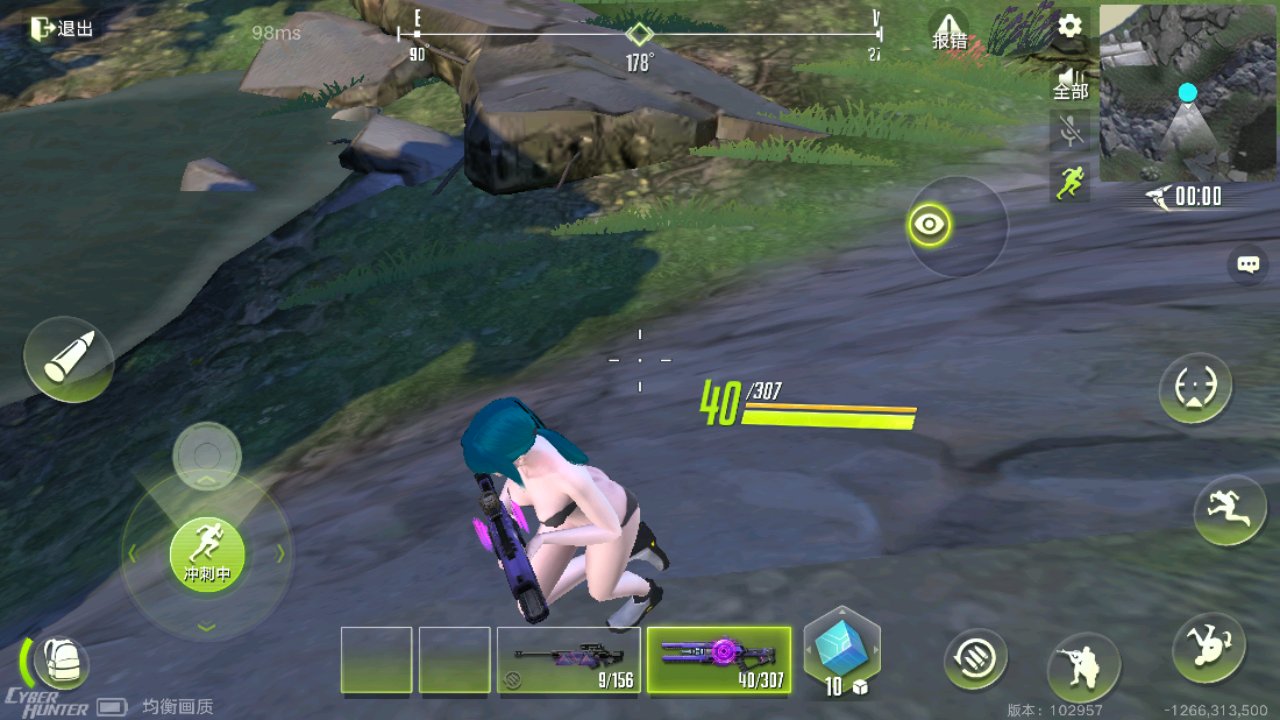1280x720 pixels.
Task: Tap the reload ammo button
Action: 975,659
